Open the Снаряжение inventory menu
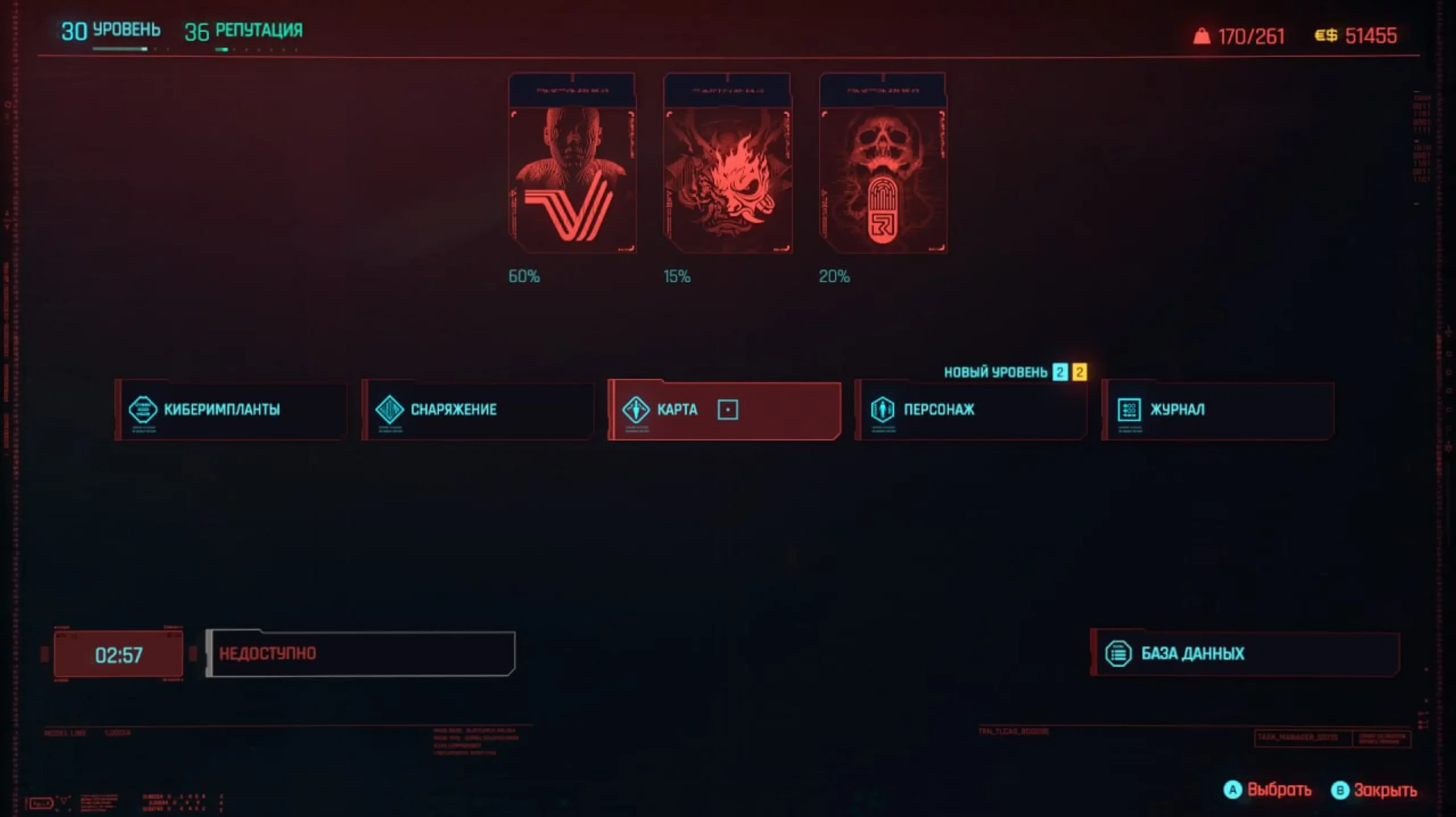 (478, 409)
